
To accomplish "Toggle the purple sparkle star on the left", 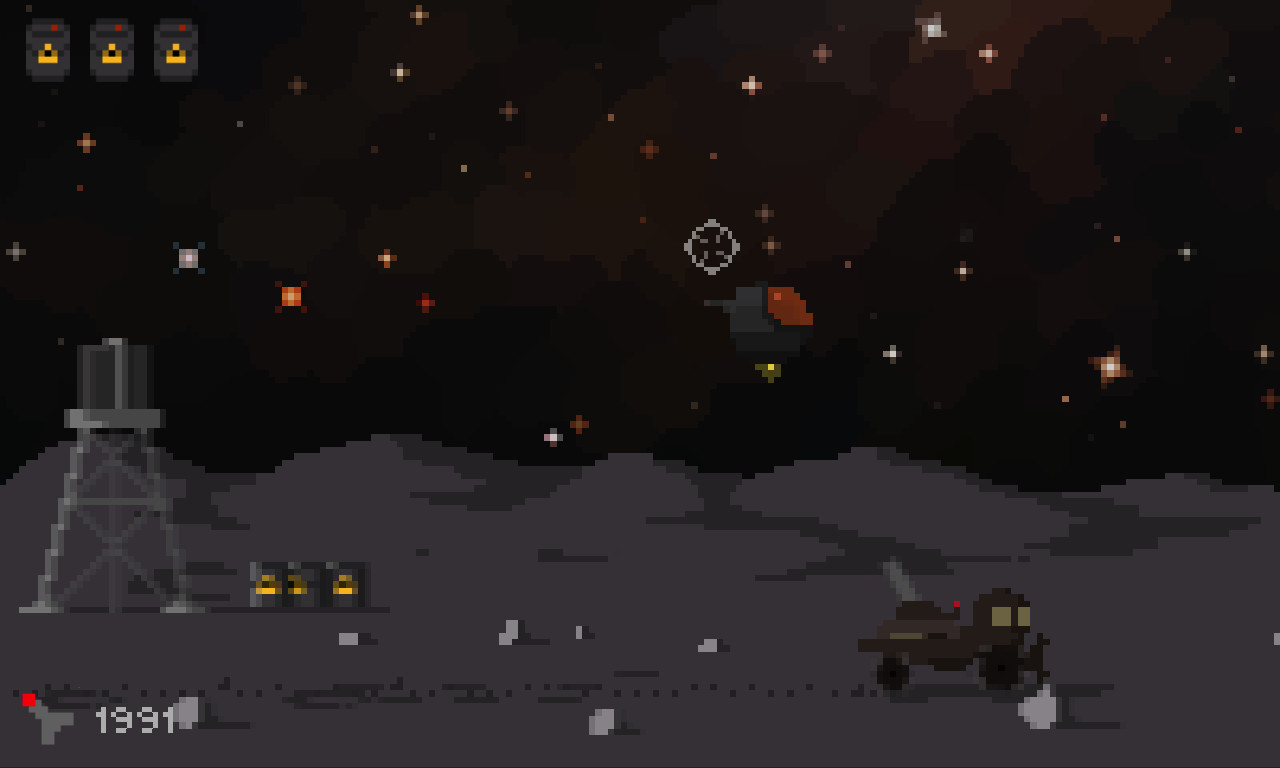I will click(x=186, y=258).
